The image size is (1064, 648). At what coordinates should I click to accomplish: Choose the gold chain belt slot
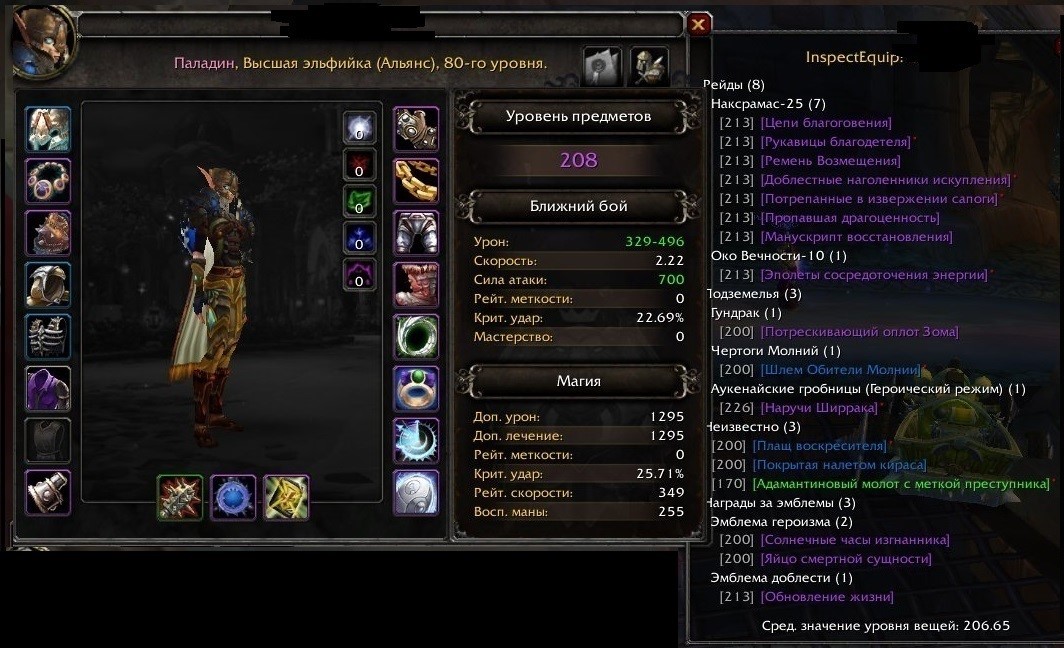click(416, 181)
